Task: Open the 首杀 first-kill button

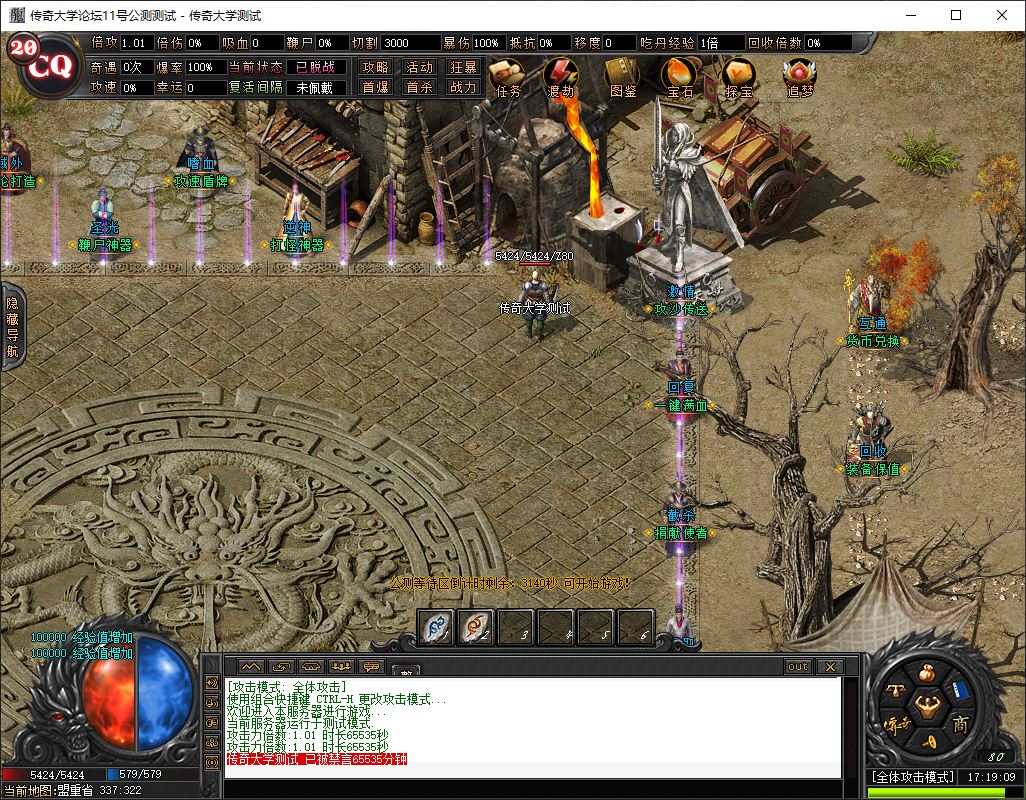Action: [x=419, y=87]
